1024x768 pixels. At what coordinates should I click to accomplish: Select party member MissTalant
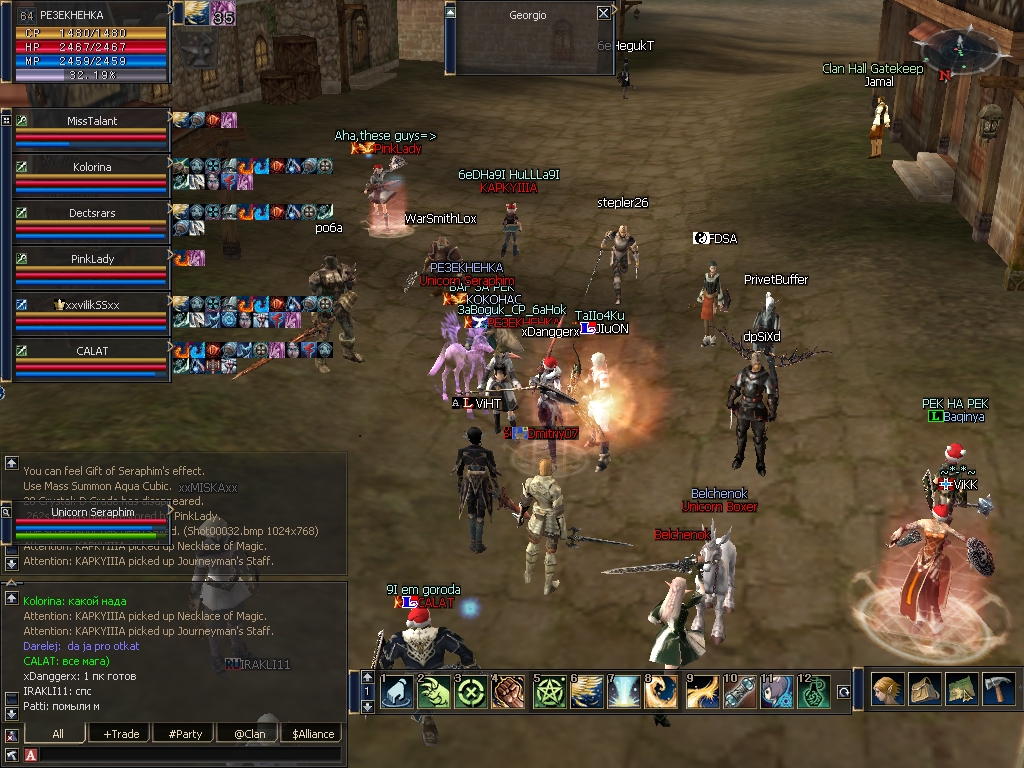point(92,121)
